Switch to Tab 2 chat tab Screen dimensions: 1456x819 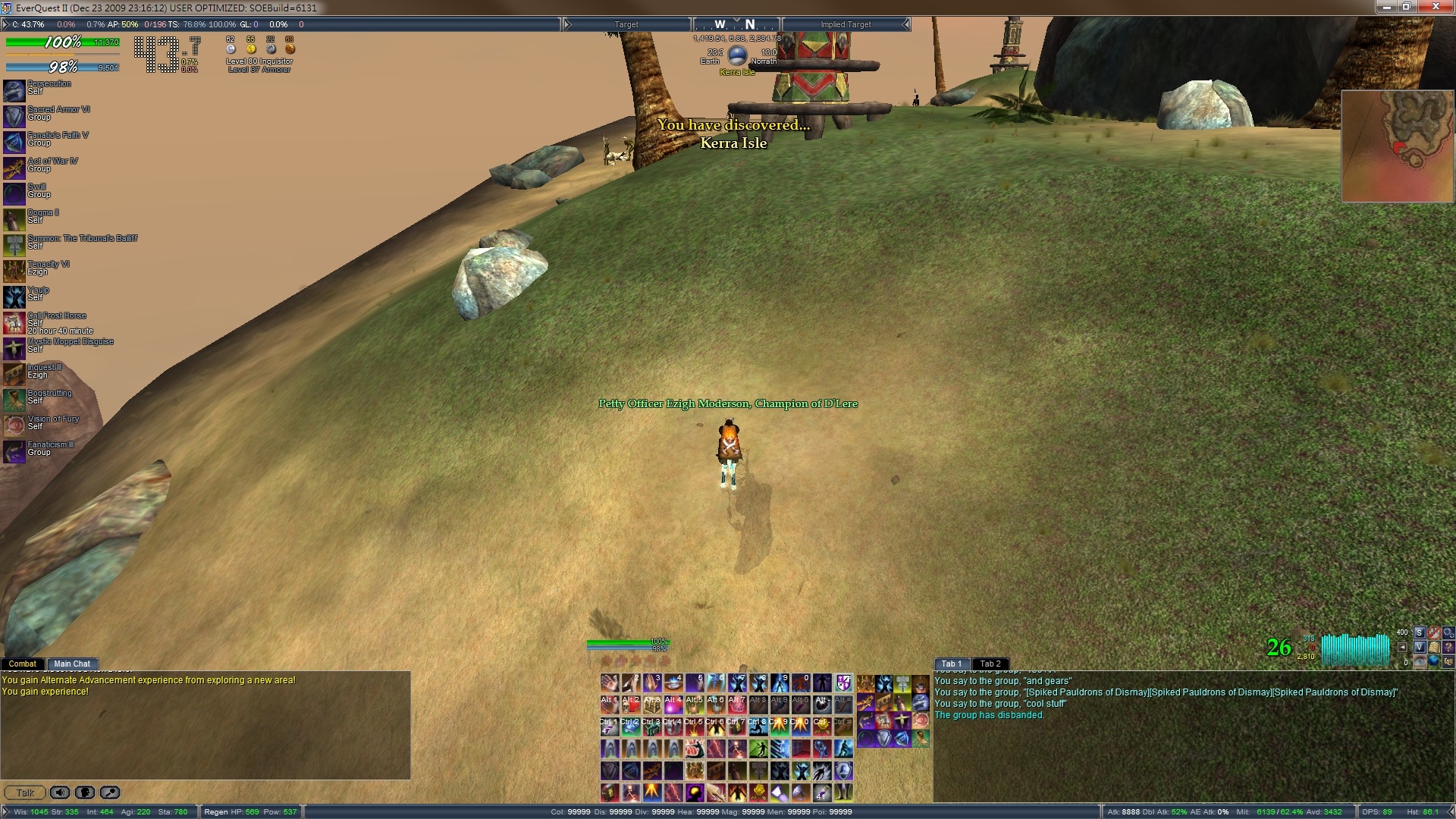coord(990,664)
